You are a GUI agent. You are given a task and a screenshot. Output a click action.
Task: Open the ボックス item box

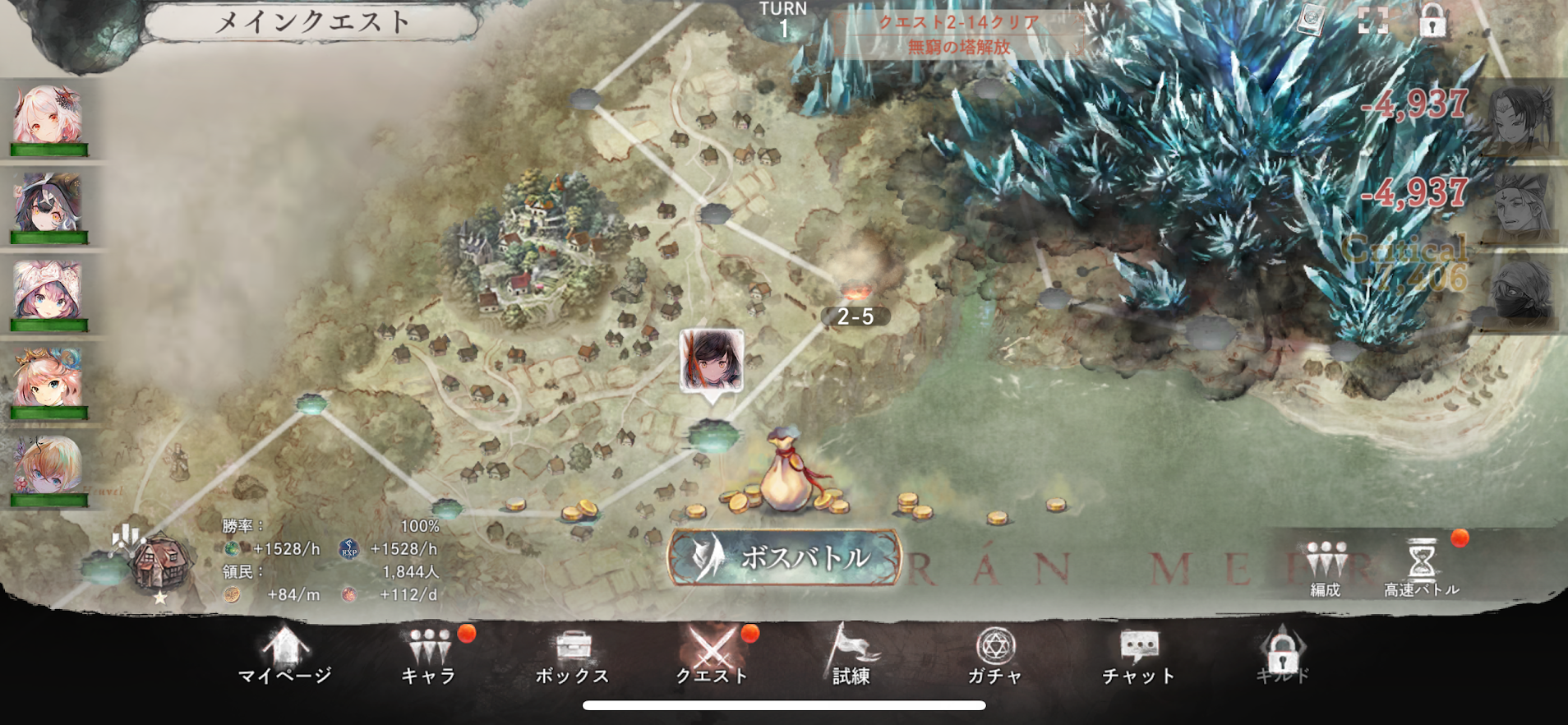(572, 656)
